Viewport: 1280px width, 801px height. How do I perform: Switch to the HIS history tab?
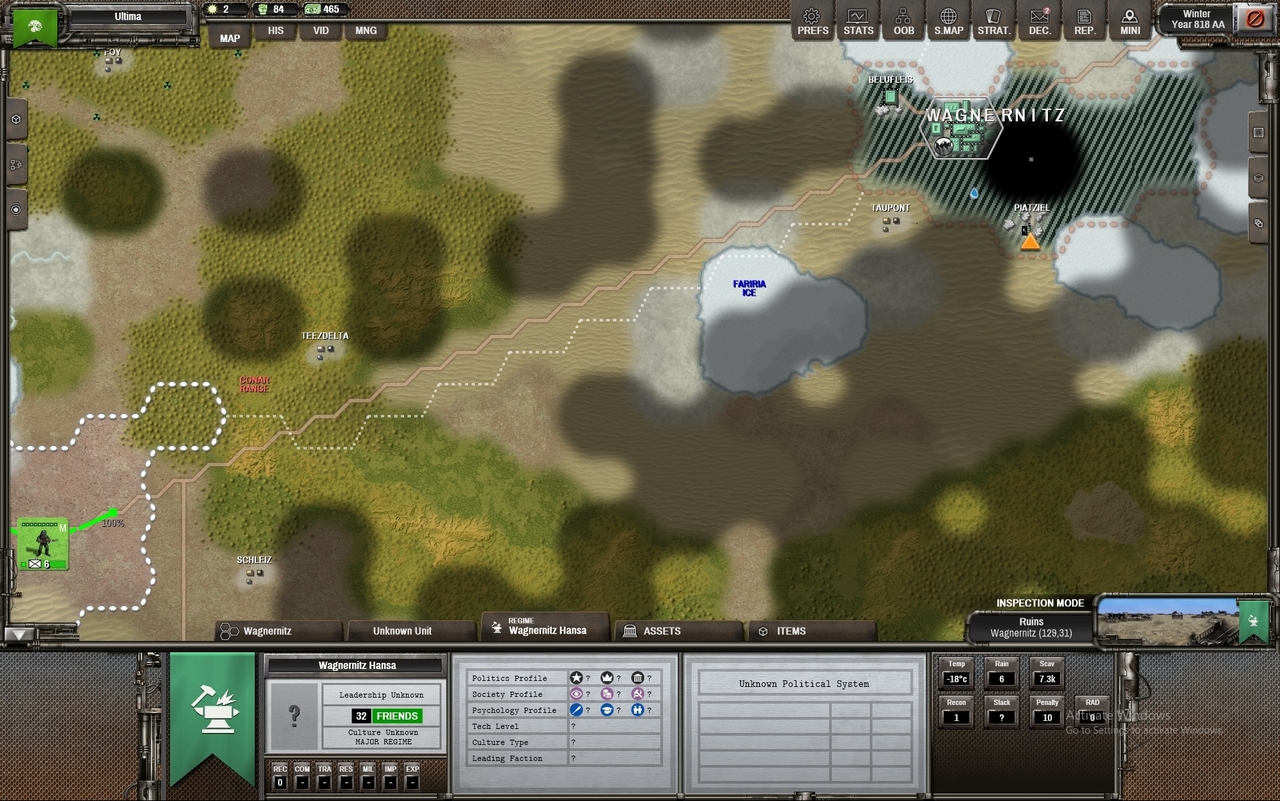(x=275, y=31)
